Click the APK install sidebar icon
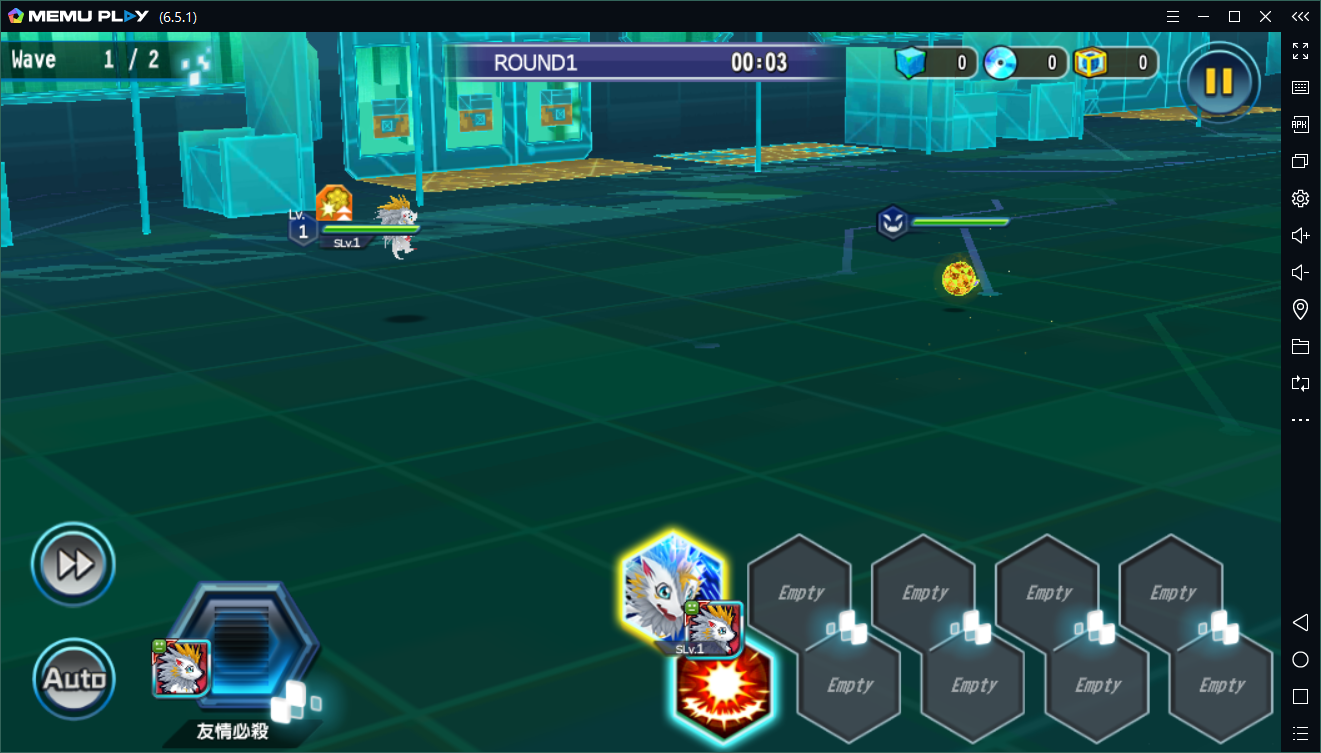This screenshot has height=753, width=1321. point(1300,124)
